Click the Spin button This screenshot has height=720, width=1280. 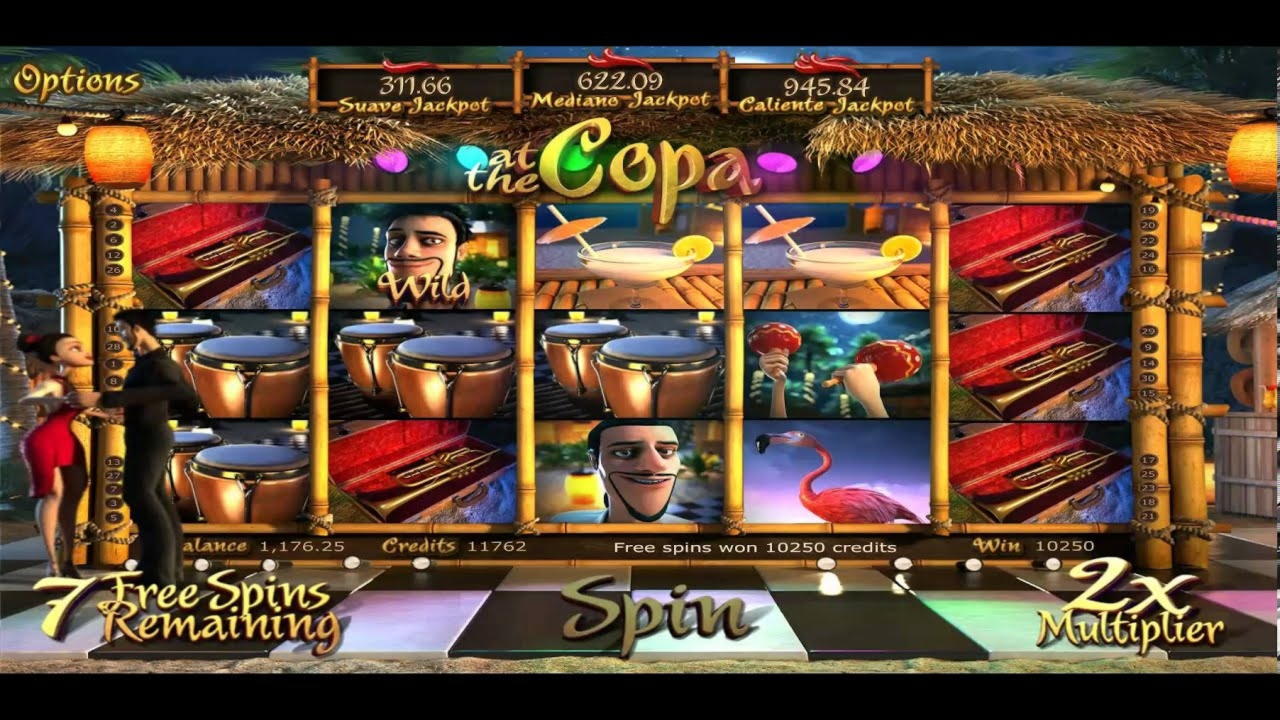pos(655,612)
